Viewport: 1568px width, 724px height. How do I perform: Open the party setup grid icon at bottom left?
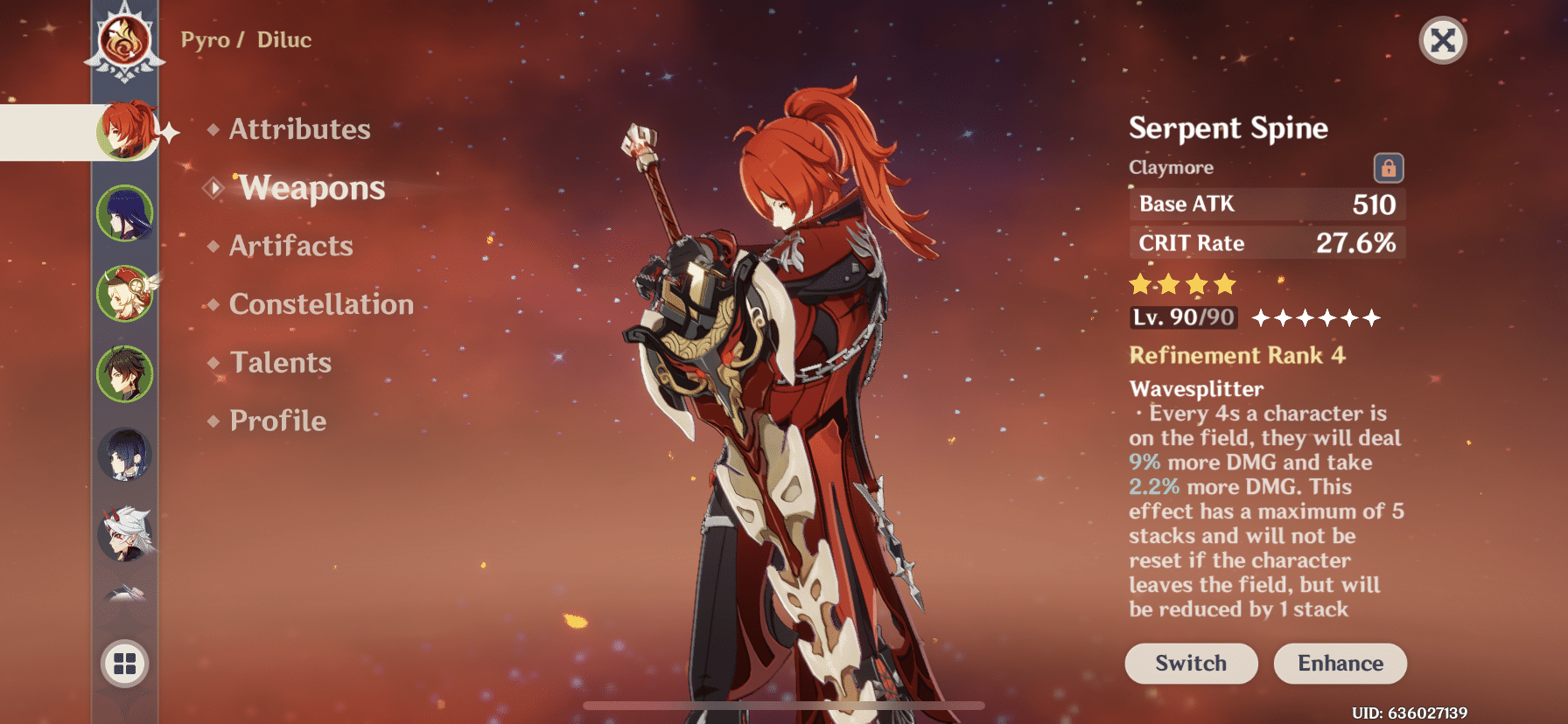point(127,663)
